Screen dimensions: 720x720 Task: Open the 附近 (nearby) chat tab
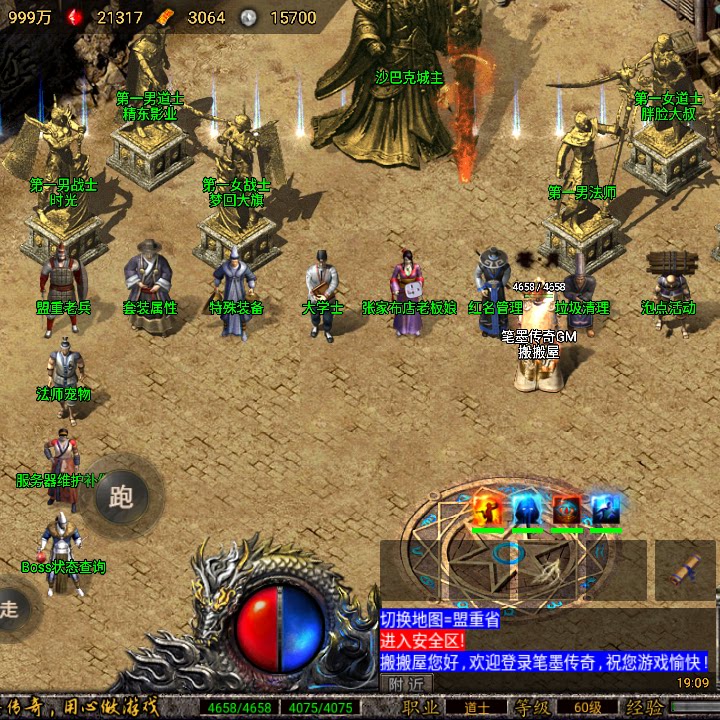406,684
